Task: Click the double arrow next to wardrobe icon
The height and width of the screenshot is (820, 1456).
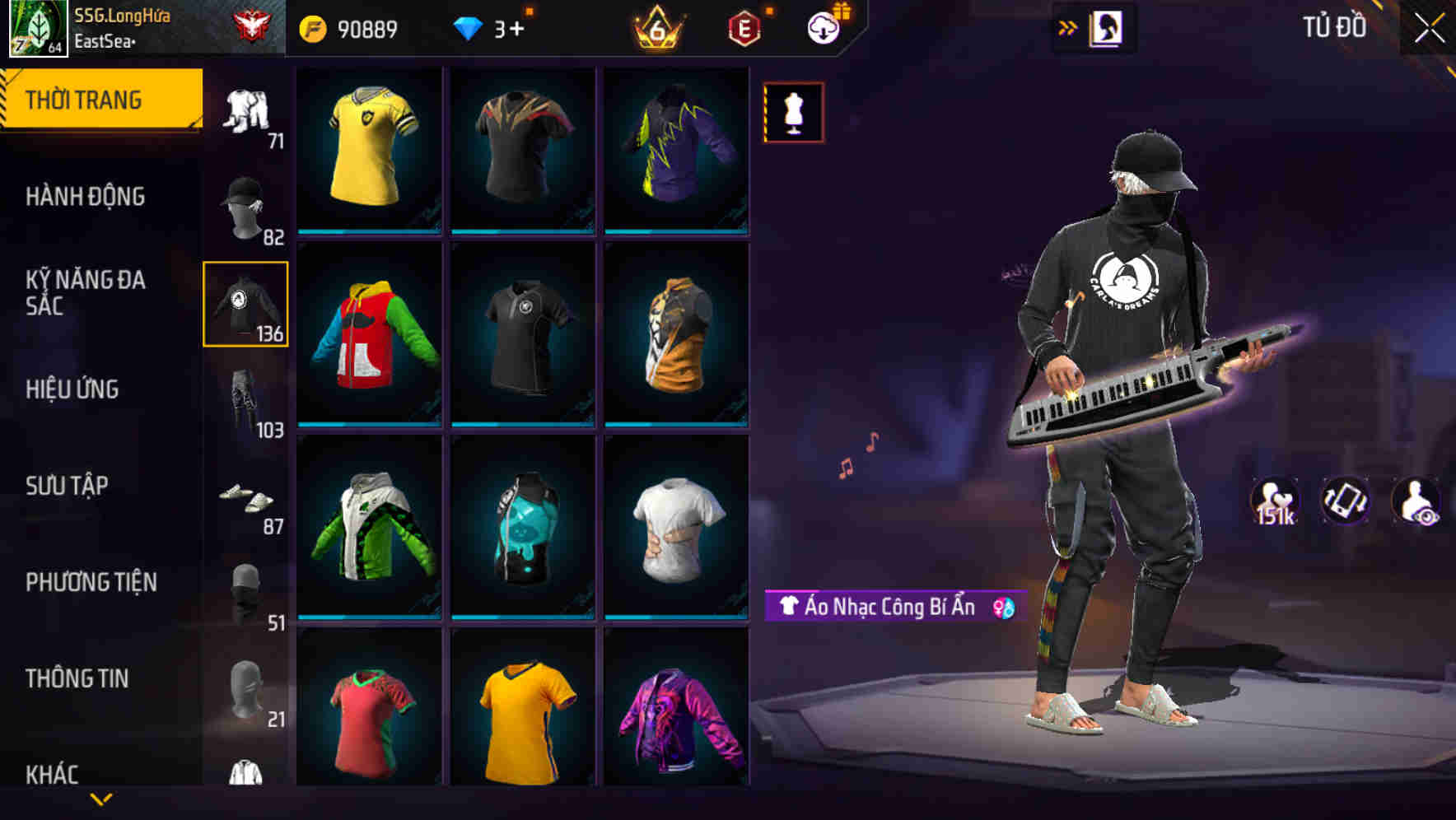Action: [x=1068, y=27]
